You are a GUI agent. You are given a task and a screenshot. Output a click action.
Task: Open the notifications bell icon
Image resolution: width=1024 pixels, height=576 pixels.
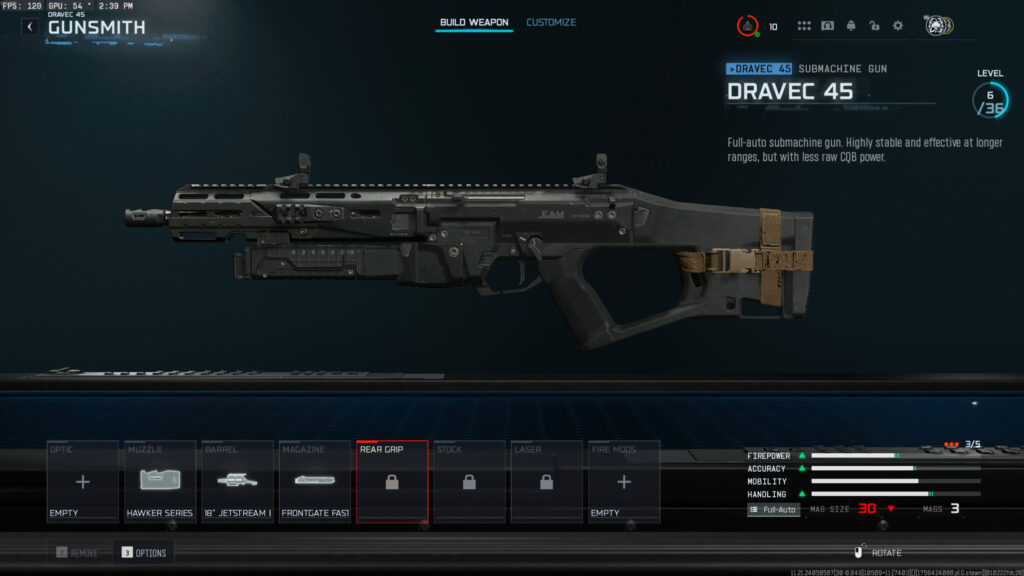pyautogui.click(x=851, y=26)
